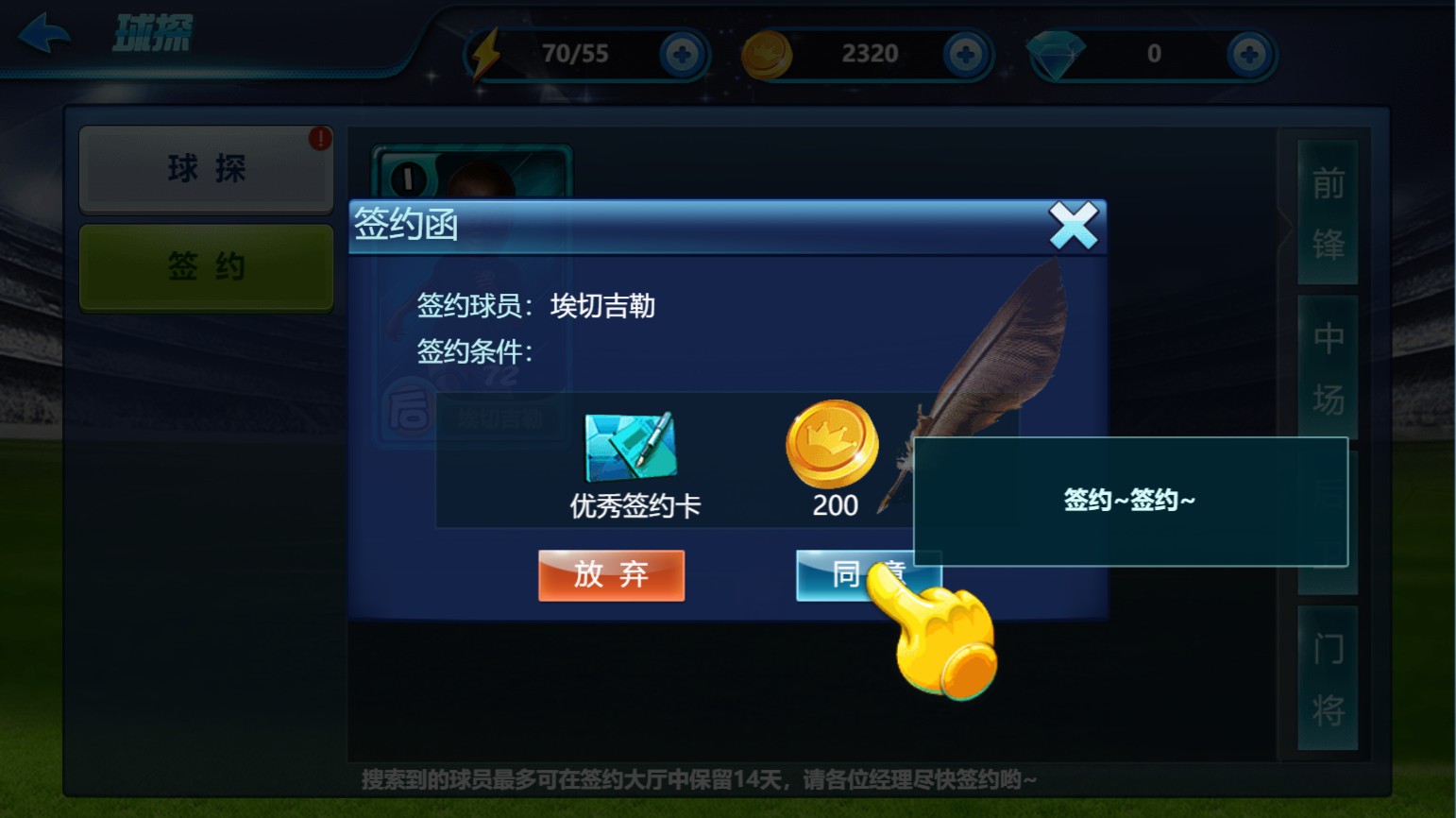The image size is (1456, 818).
Task: Click the gold coin currency icon
Action: click(x=767, y=54)
